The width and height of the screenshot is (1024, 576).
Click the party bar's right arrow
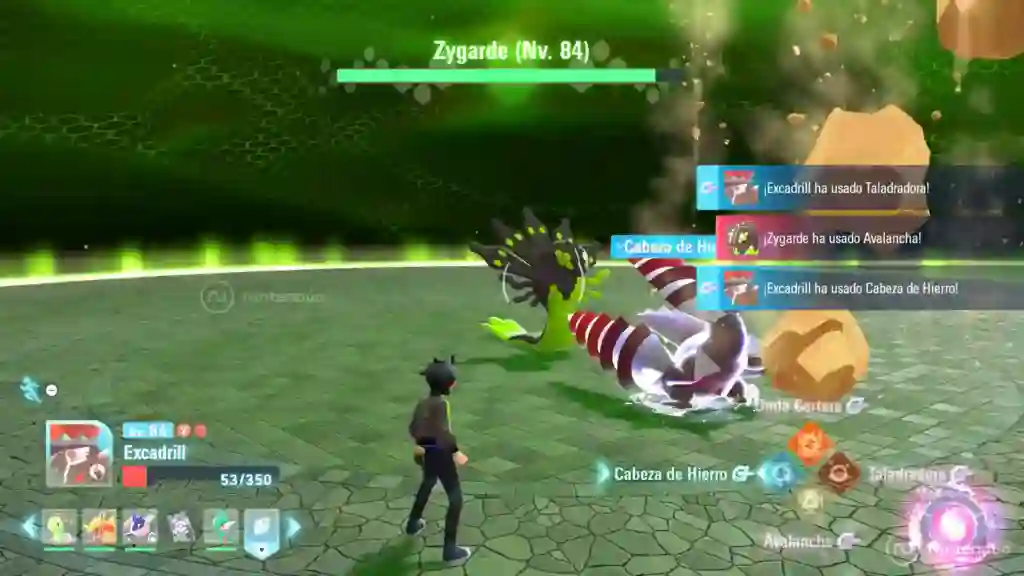(x=294, y=526)
